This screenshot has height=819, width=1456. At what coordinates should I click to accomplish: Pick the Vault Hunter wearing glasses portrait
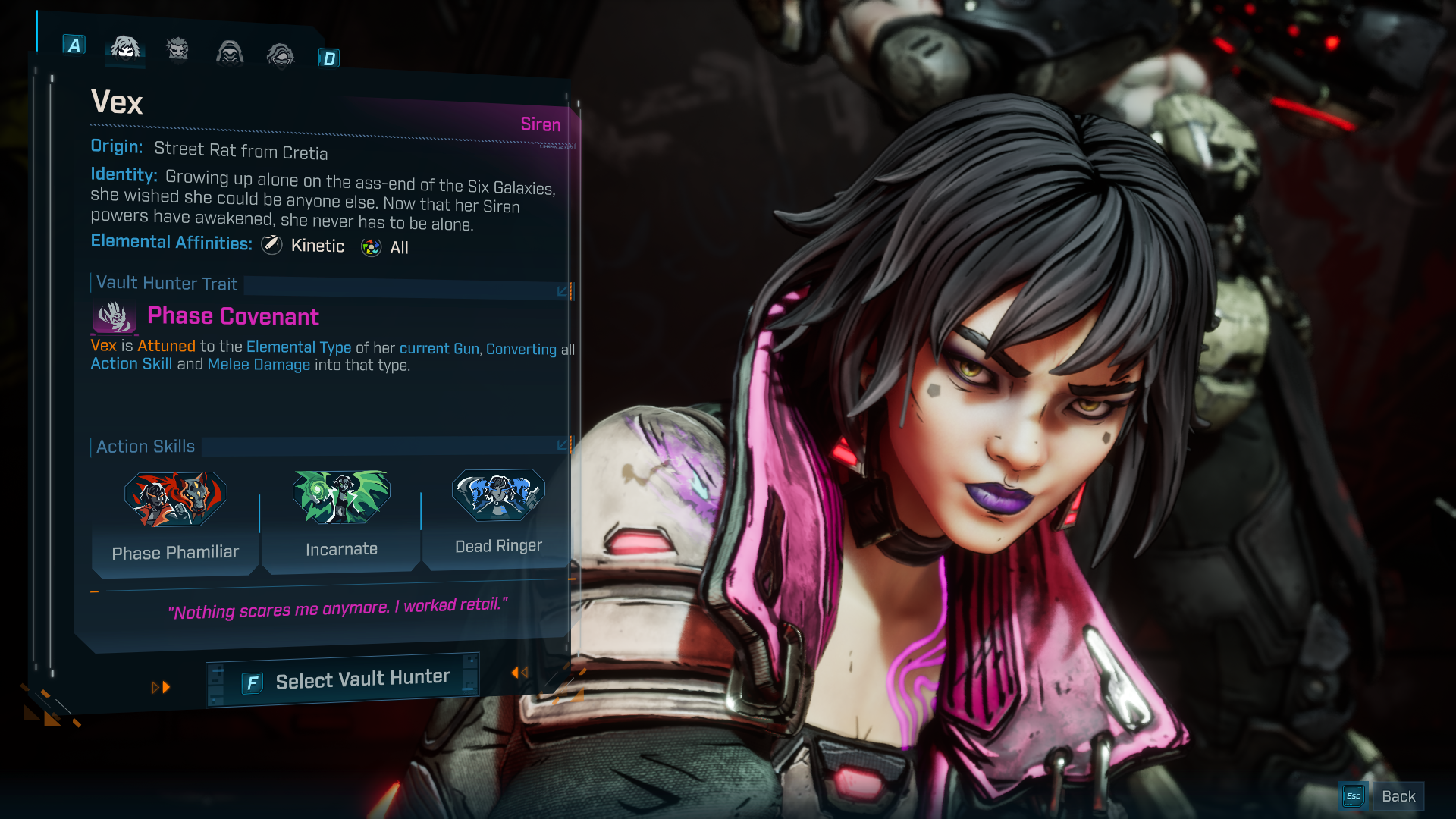(280, 55)
